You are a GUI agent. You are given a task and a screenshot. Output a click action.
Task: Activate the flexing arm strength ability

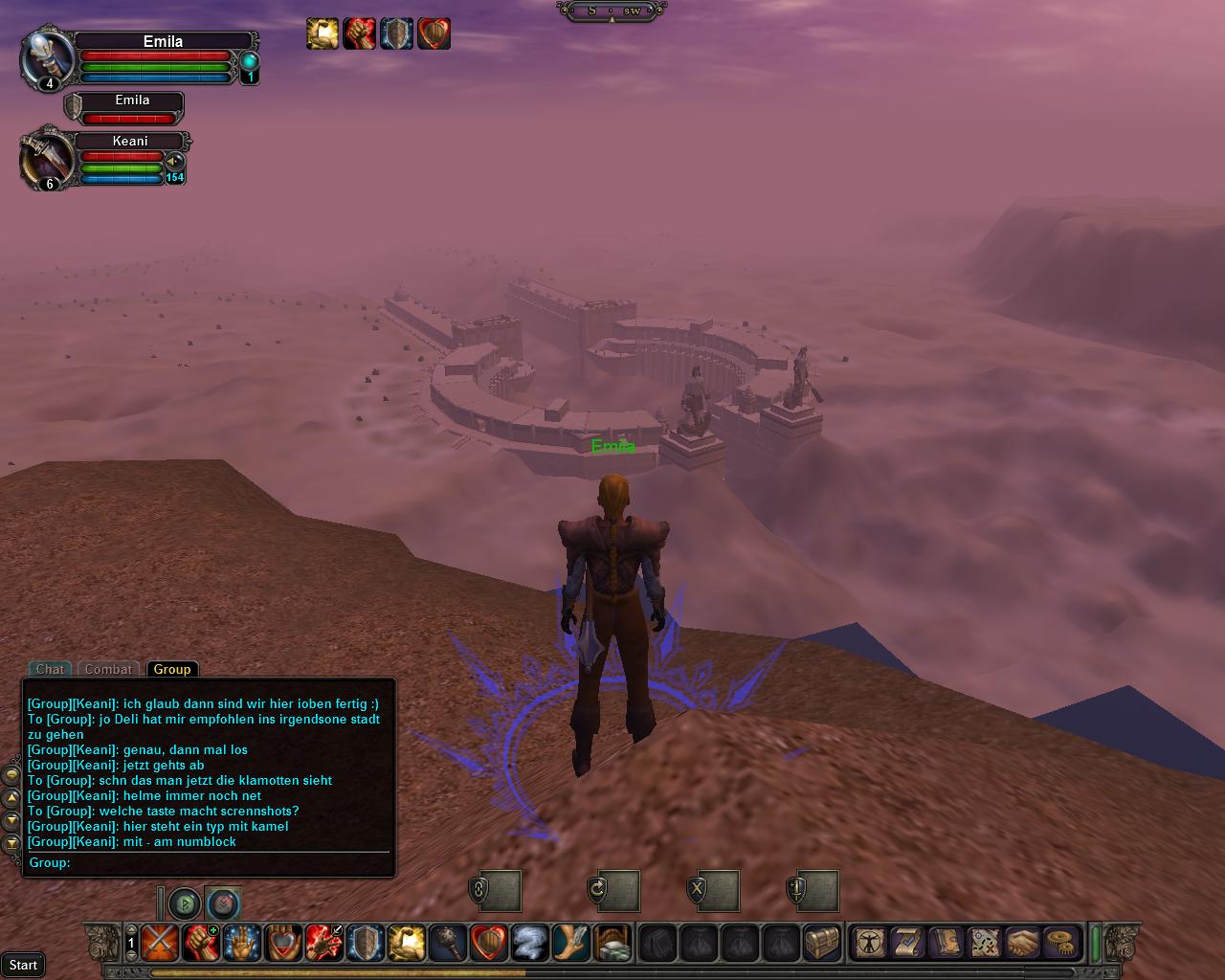pyautogui.click(x=406, y=943)
